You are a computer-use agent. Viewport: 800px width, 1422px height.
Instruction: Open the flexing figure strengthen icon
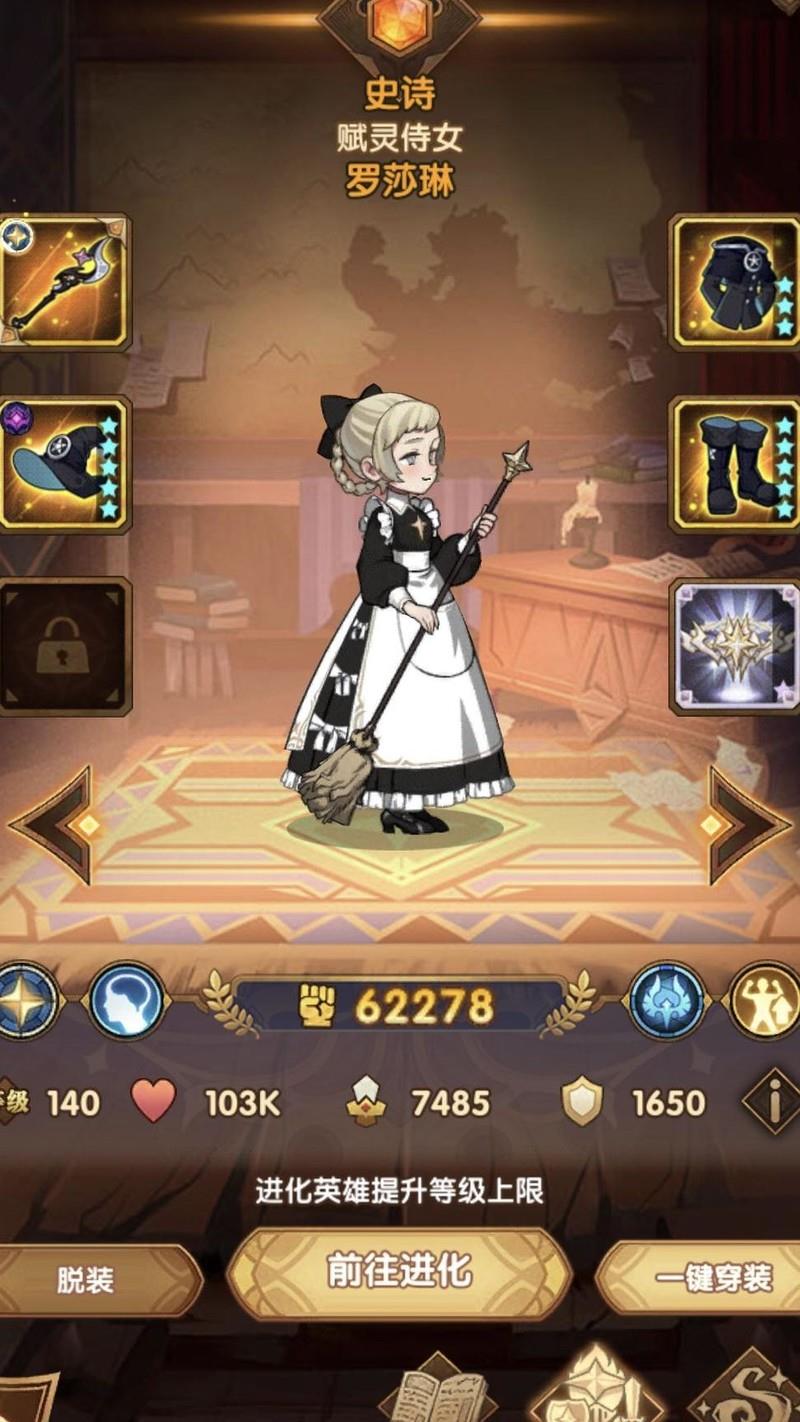pos(765,1000)
